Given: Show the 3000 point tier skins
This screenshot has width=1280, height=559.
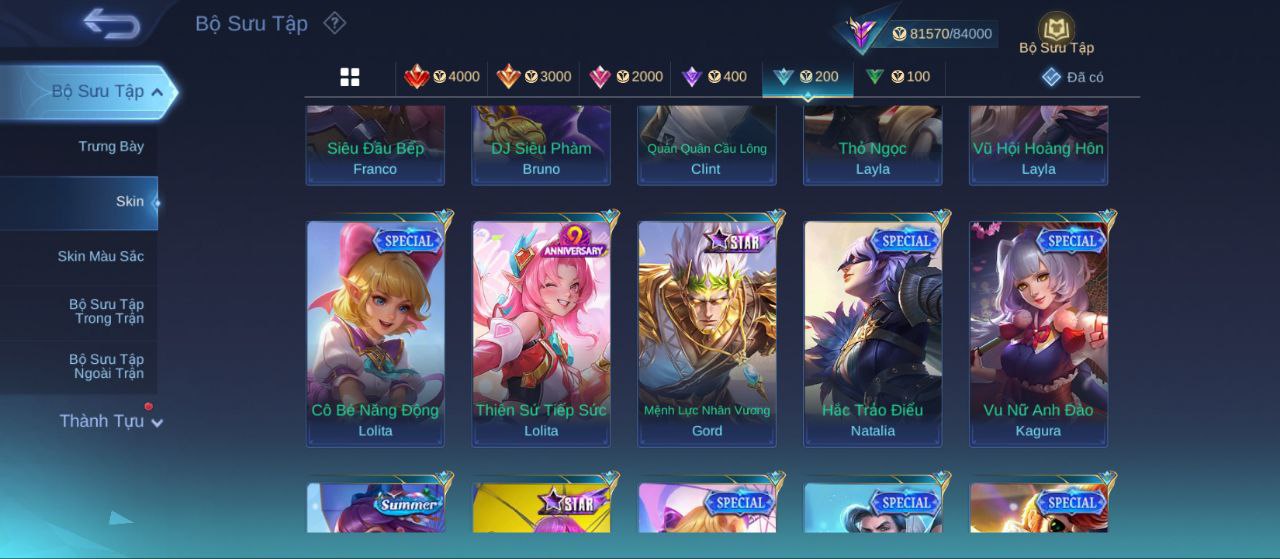Looking at the screenshot, I should tap(534, 77).
